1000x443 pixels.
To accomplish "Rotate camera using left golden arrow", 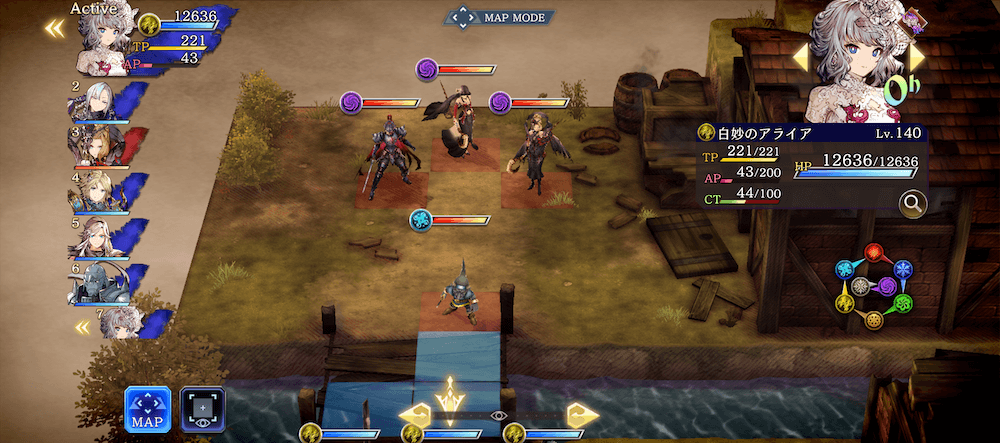I will tap(414, 414).
